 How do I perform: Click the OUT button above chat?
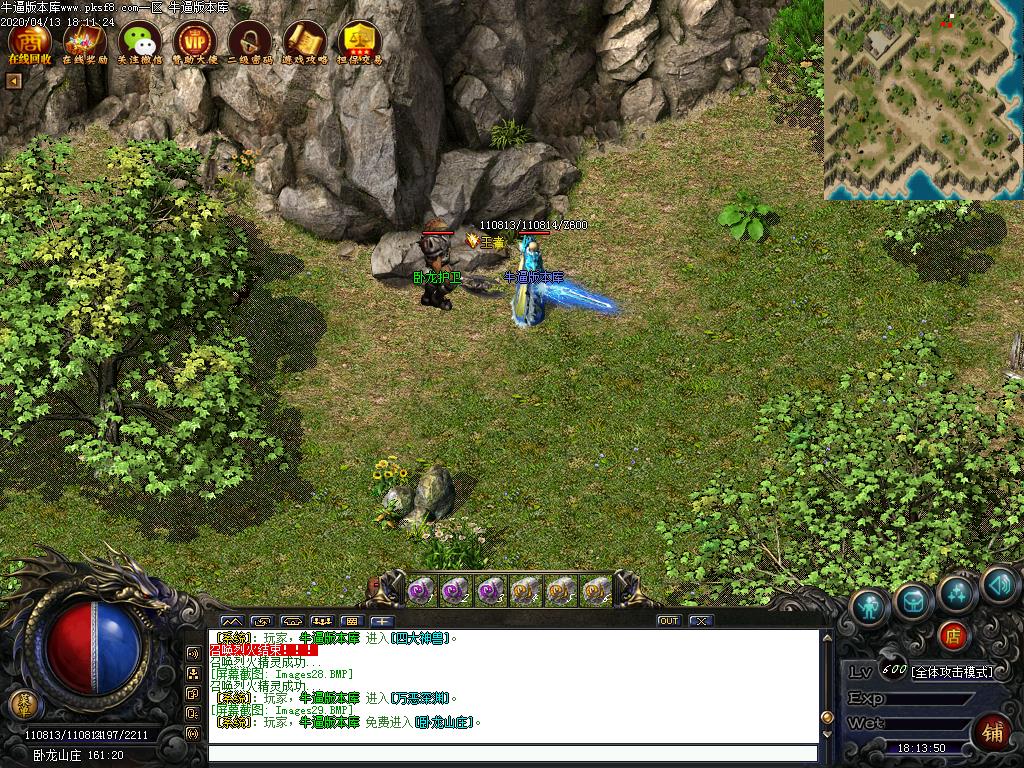(669, 621)
